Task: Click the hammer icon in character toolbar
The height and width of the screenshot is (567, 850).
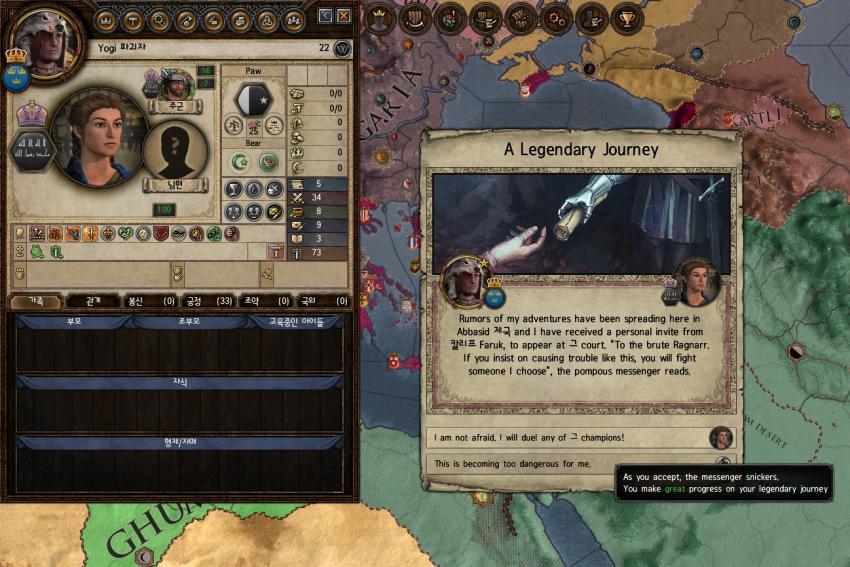Action: click(133, 19)
